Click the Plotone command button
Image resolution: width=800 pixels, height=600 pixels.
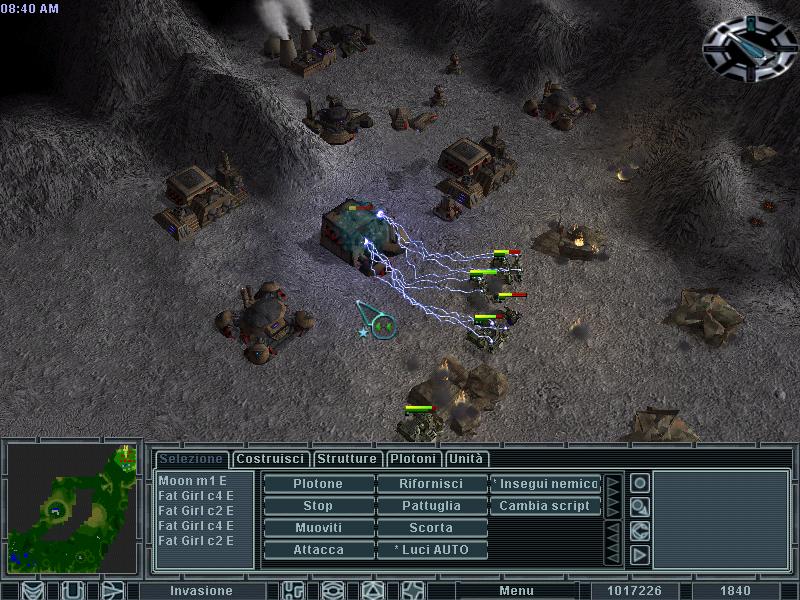pyautogui.click(x=318, y=484)
